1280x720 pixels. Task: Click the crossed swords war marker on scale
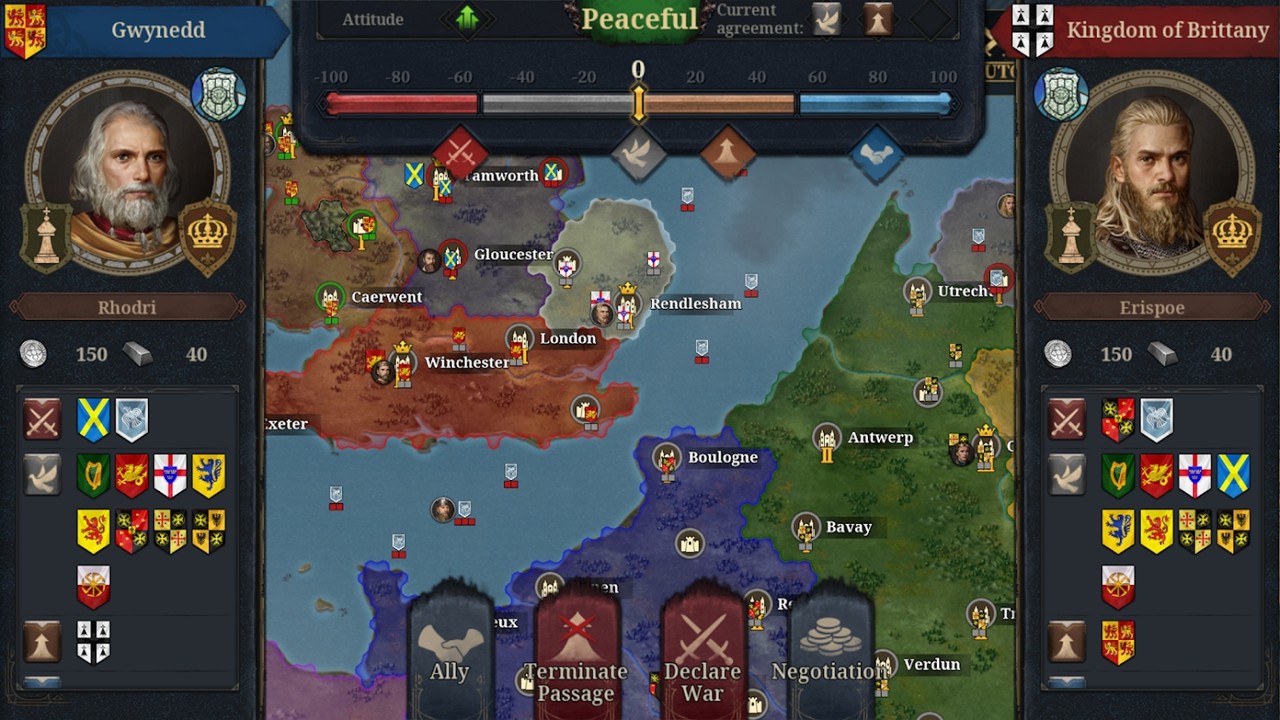click(x=460, y=153)
